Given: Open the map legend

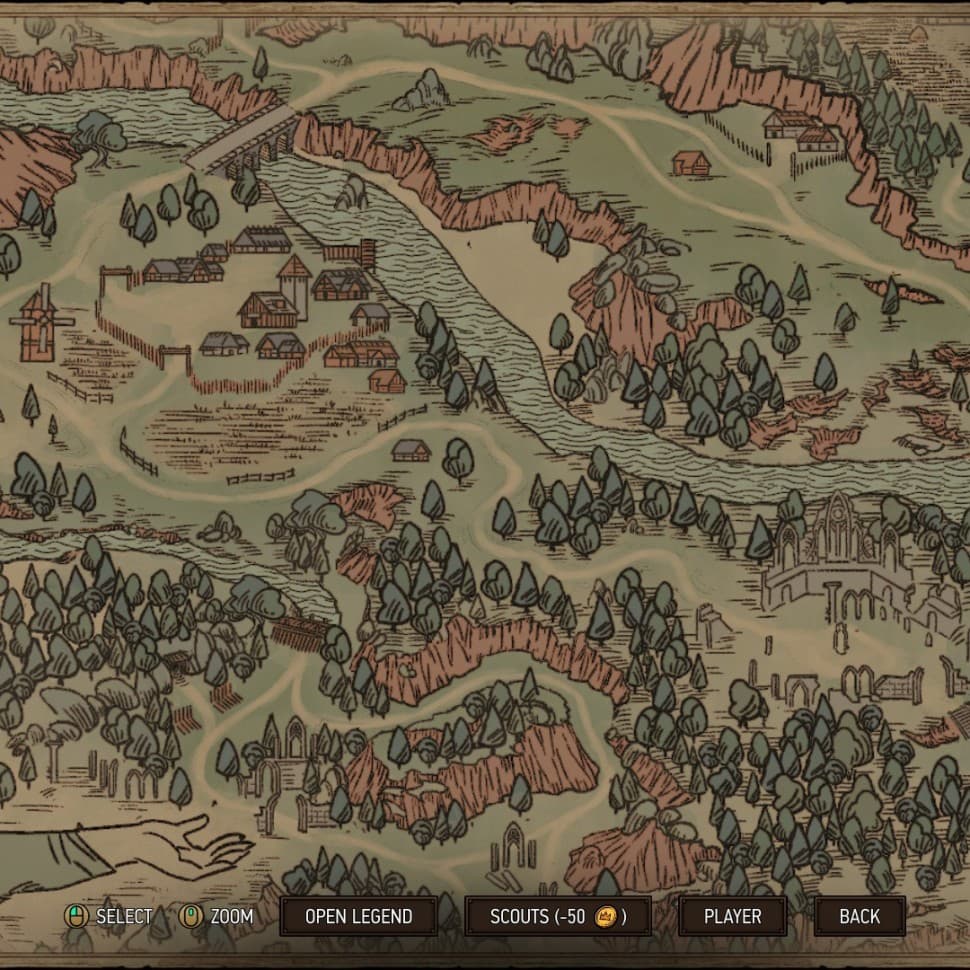Looking at the screenshot, I should (358, 916).
